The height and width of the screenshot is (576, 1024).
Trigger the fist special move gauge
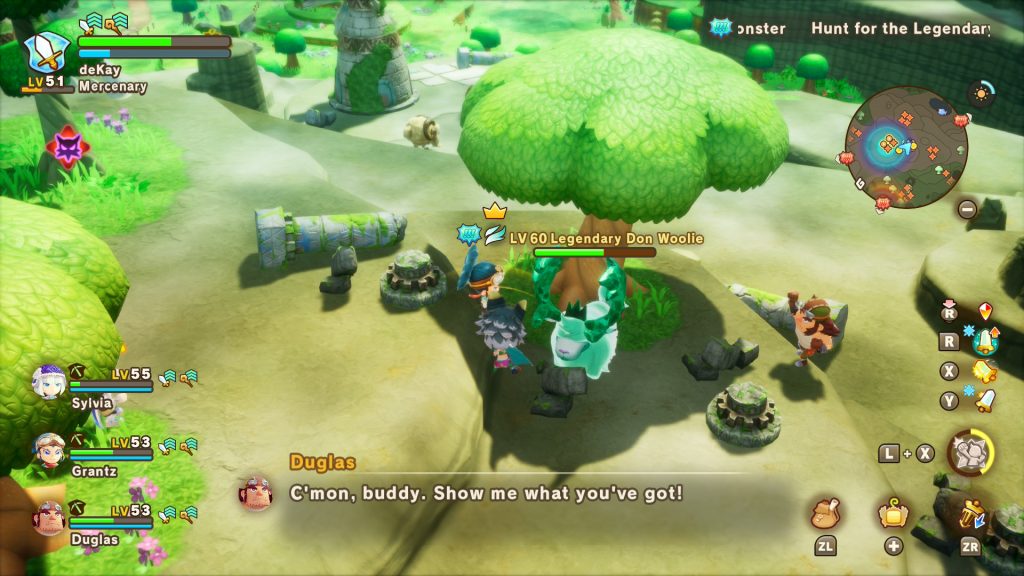tap(969, 453)
